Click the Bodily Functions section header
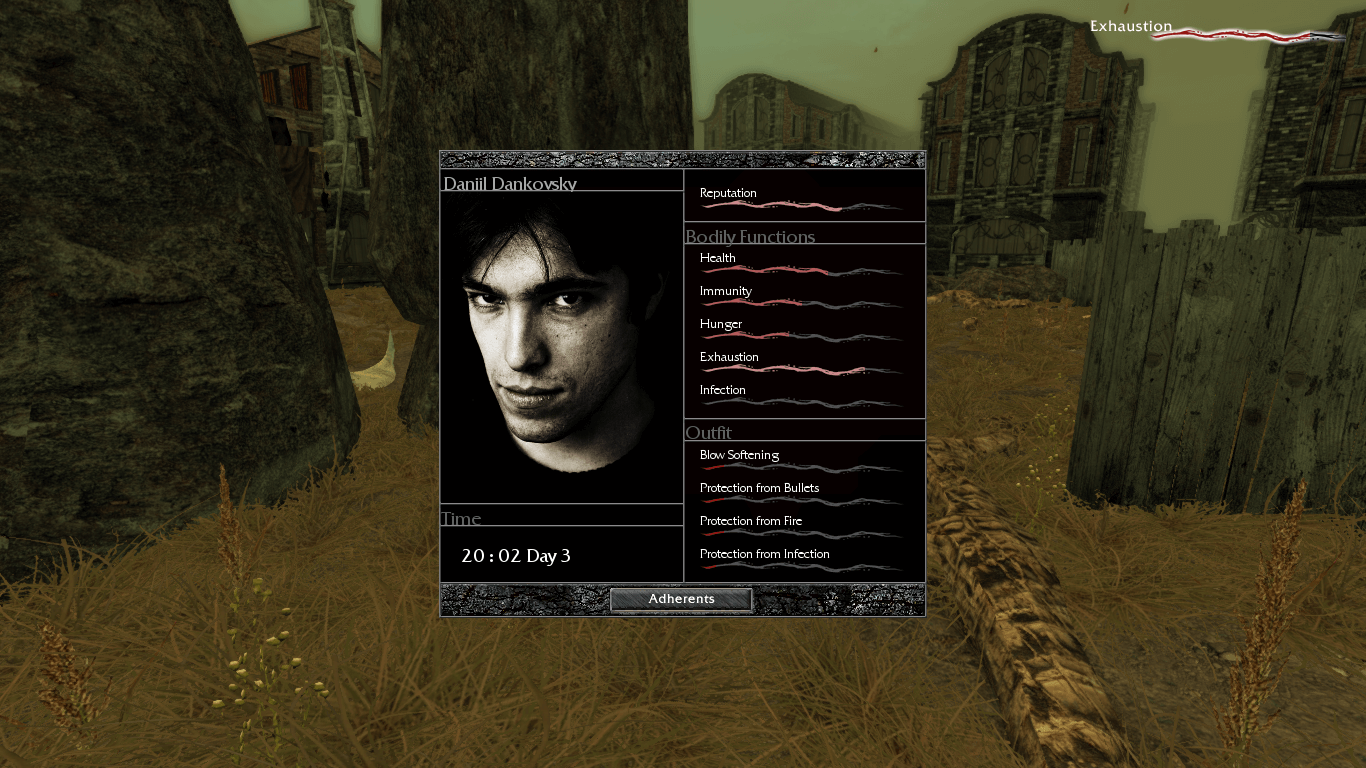 [750, 237]
